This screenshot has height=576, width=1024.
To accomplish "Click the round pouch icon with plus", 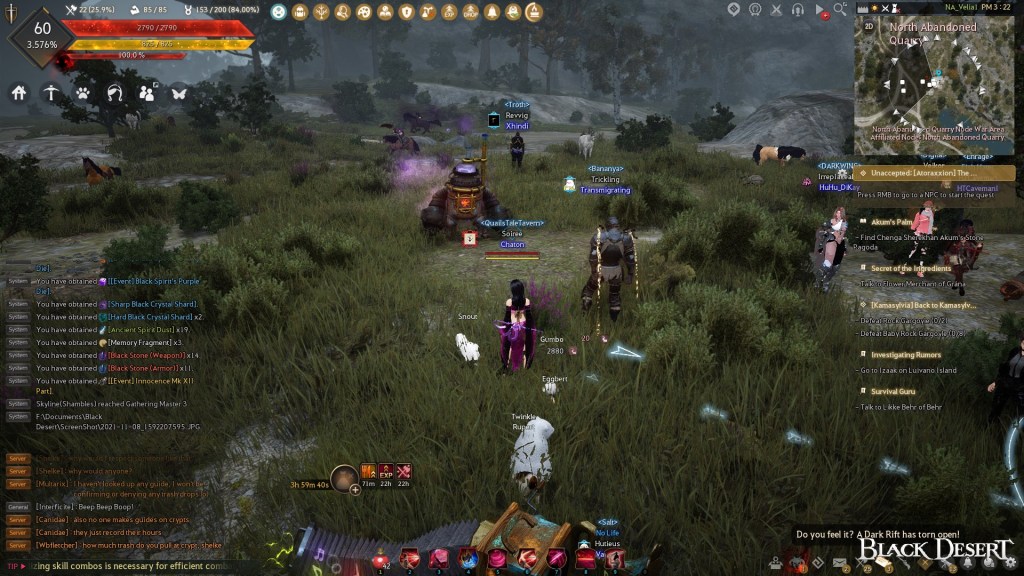I will click(x=345, y=479).
